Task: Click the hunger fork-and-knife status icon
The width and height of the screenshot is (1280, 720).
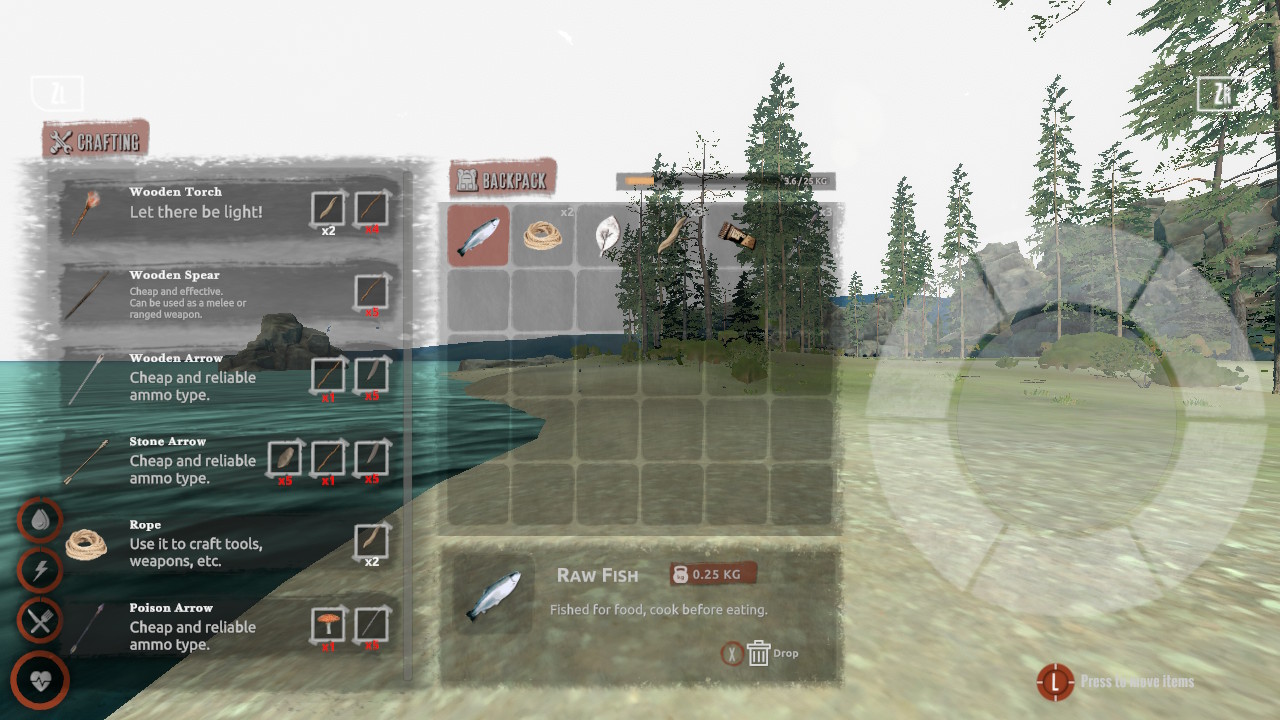Action: point(40,620)
